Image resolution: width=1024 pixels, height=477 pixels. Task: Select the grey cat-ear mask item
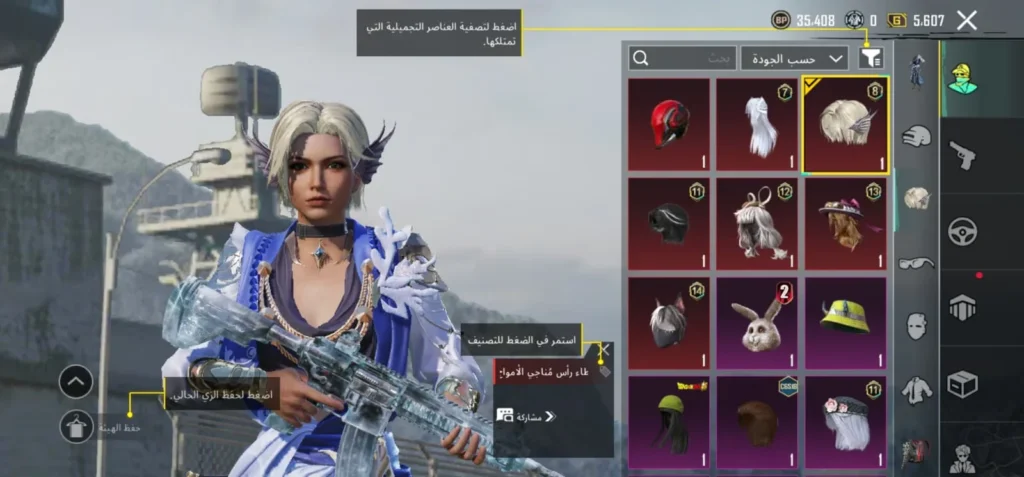point(669,323)
